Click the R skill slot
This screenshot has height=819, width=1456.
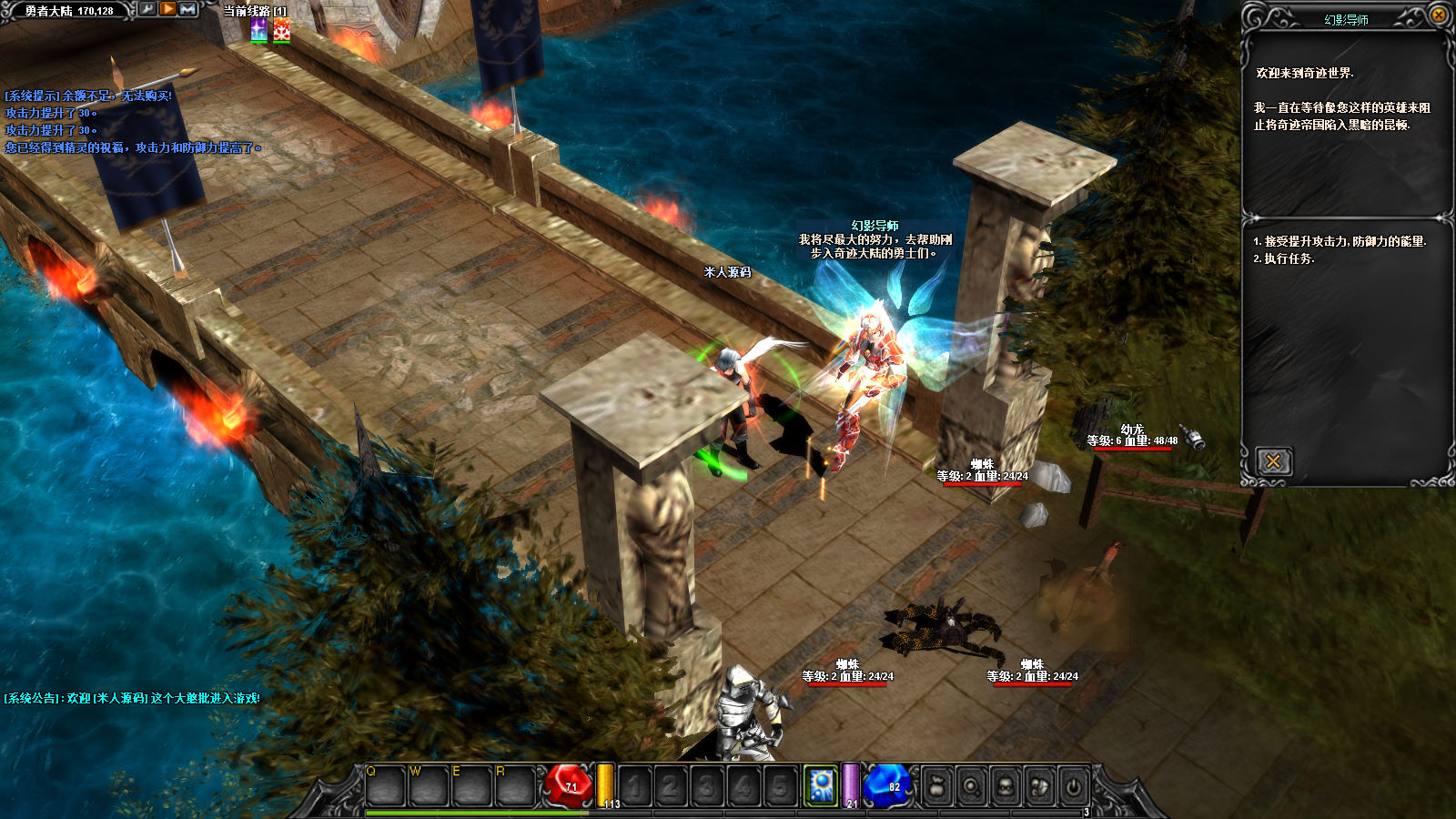513,786
